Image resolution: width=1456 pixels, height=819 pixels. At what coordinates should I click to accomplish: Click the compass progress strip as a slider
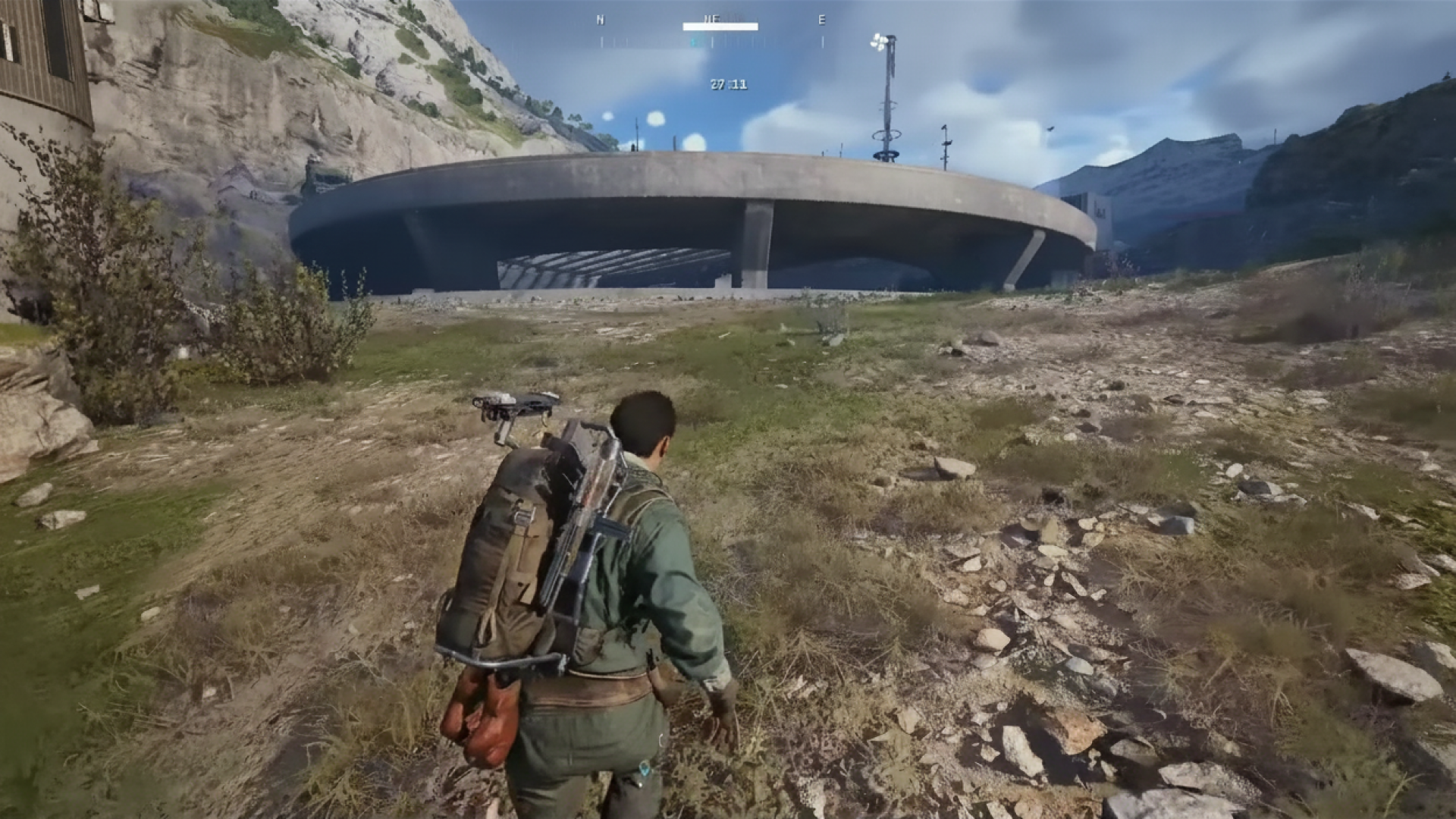pyautogui.click(x=720, y=25)
